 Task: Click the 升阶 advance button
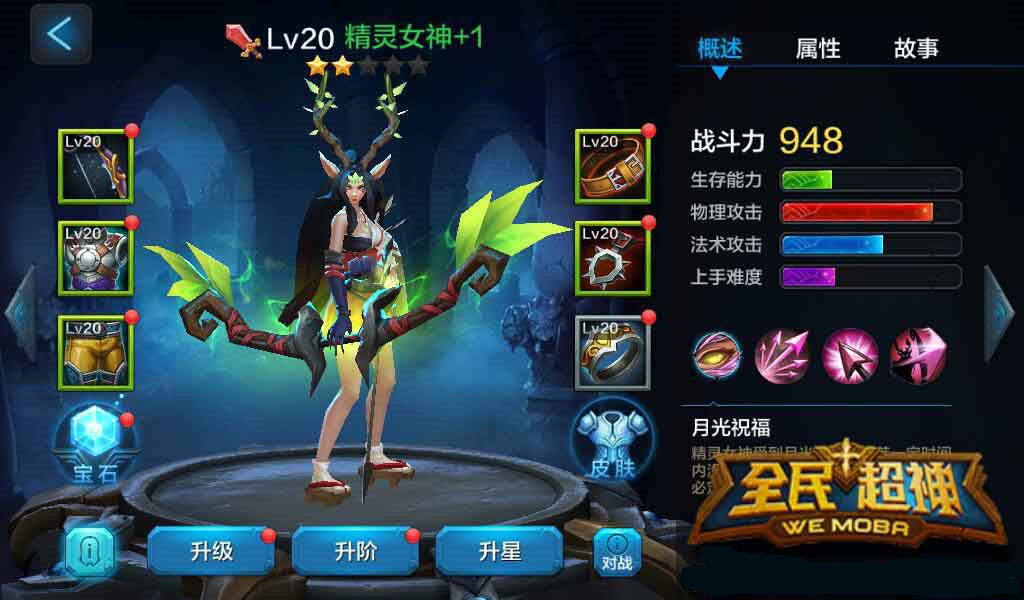pos(355,551)
